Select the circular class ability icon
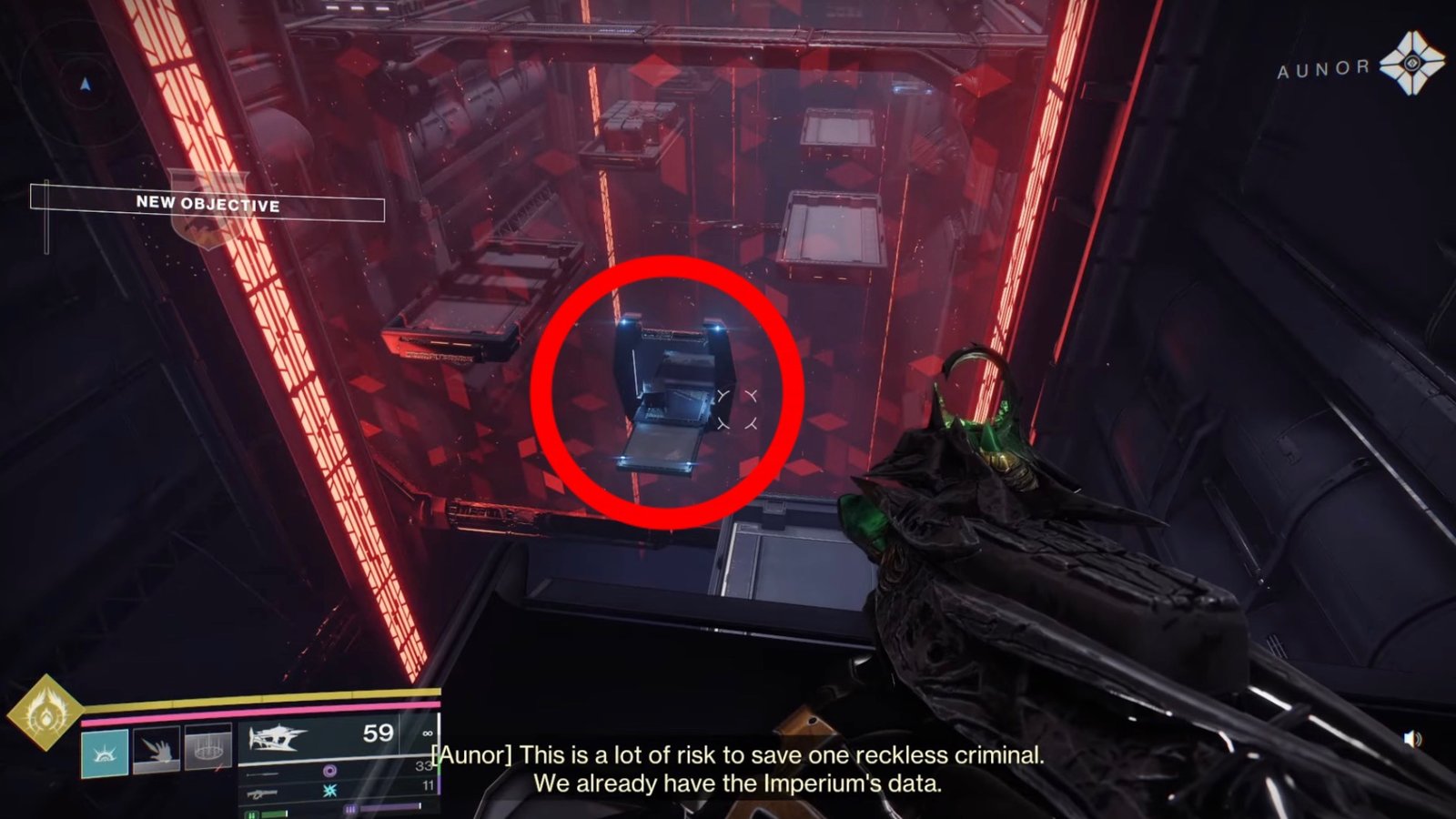The image size is (1456, 819). [x=207, y=748]
